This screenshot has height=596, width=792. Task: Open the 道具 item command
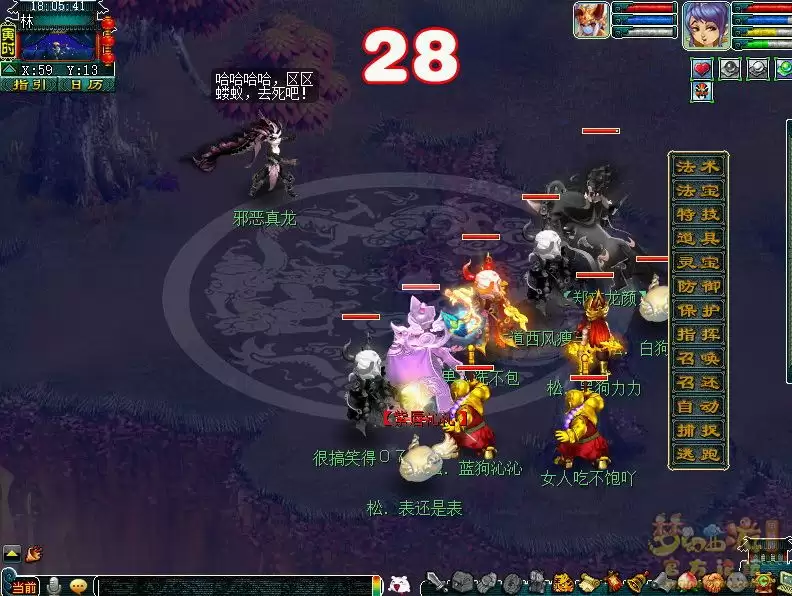click(x=698, y=238)
